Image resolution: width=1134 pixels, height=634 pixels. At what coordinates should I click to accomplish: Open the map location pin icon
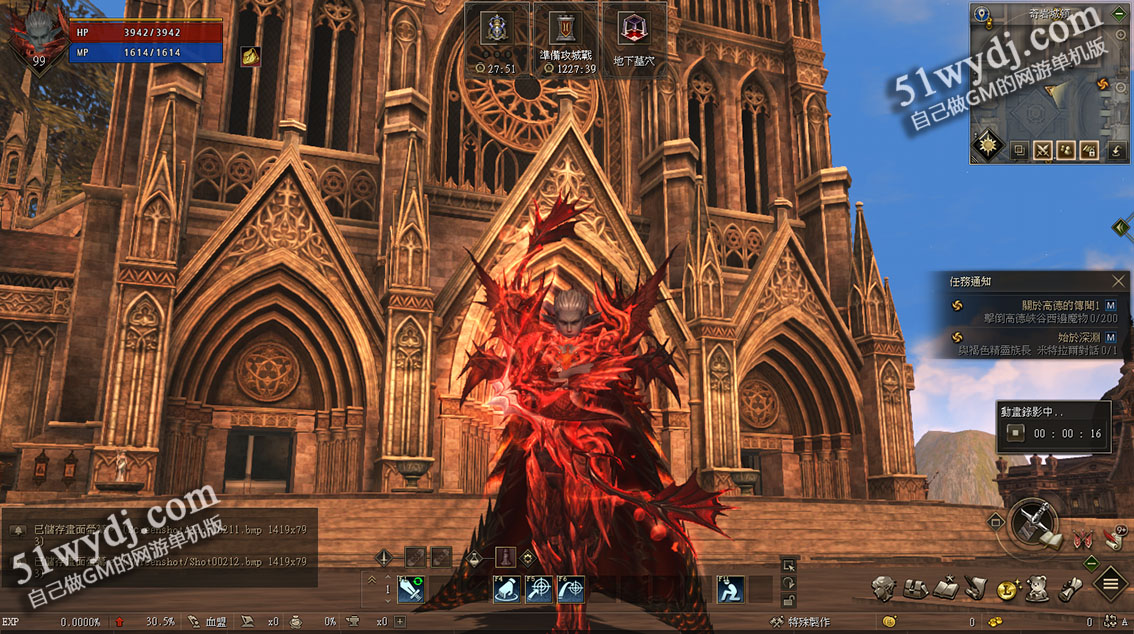pos(983,15)
